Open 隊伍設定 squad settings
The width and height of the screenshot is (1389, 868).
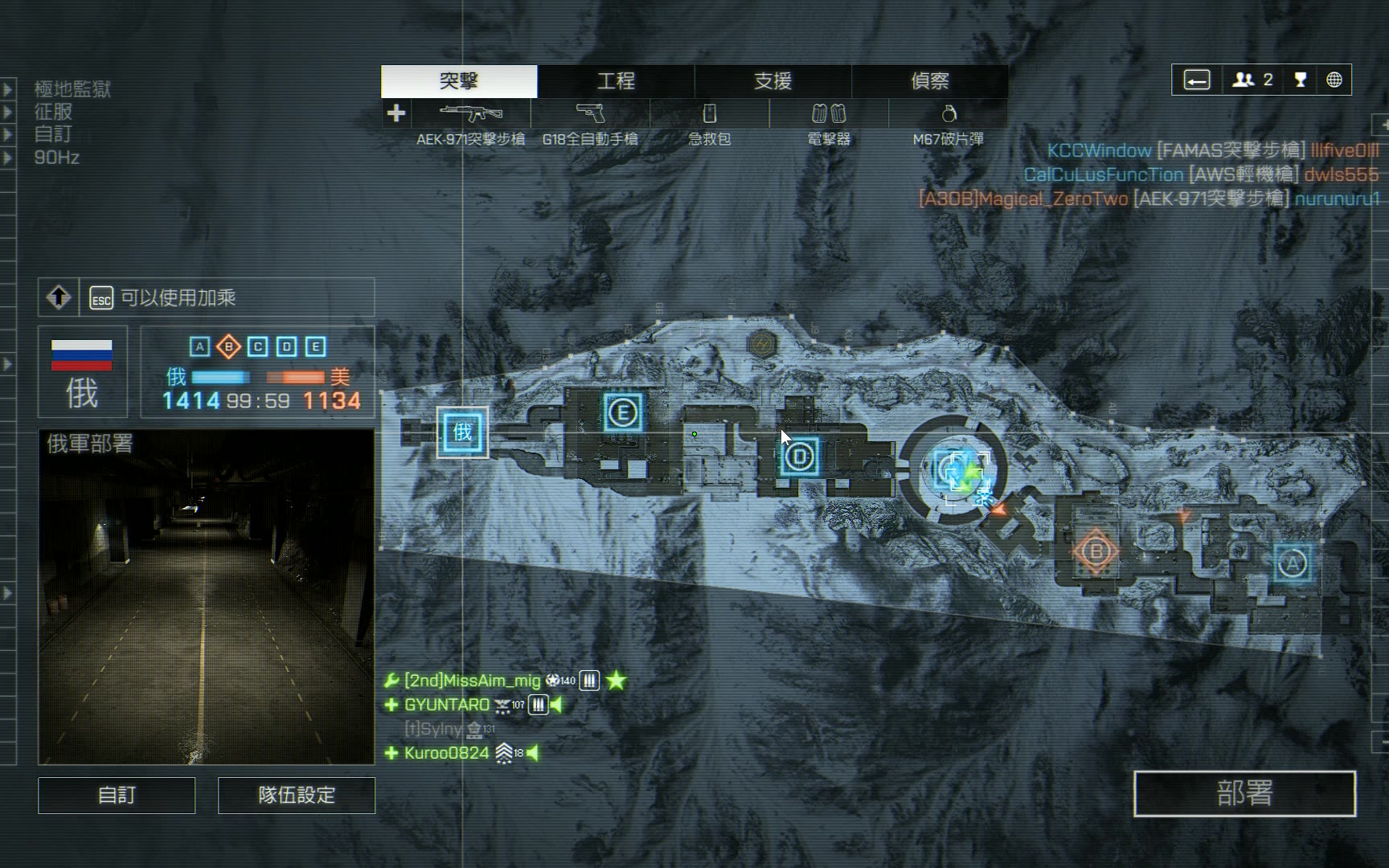click(297, 795)
